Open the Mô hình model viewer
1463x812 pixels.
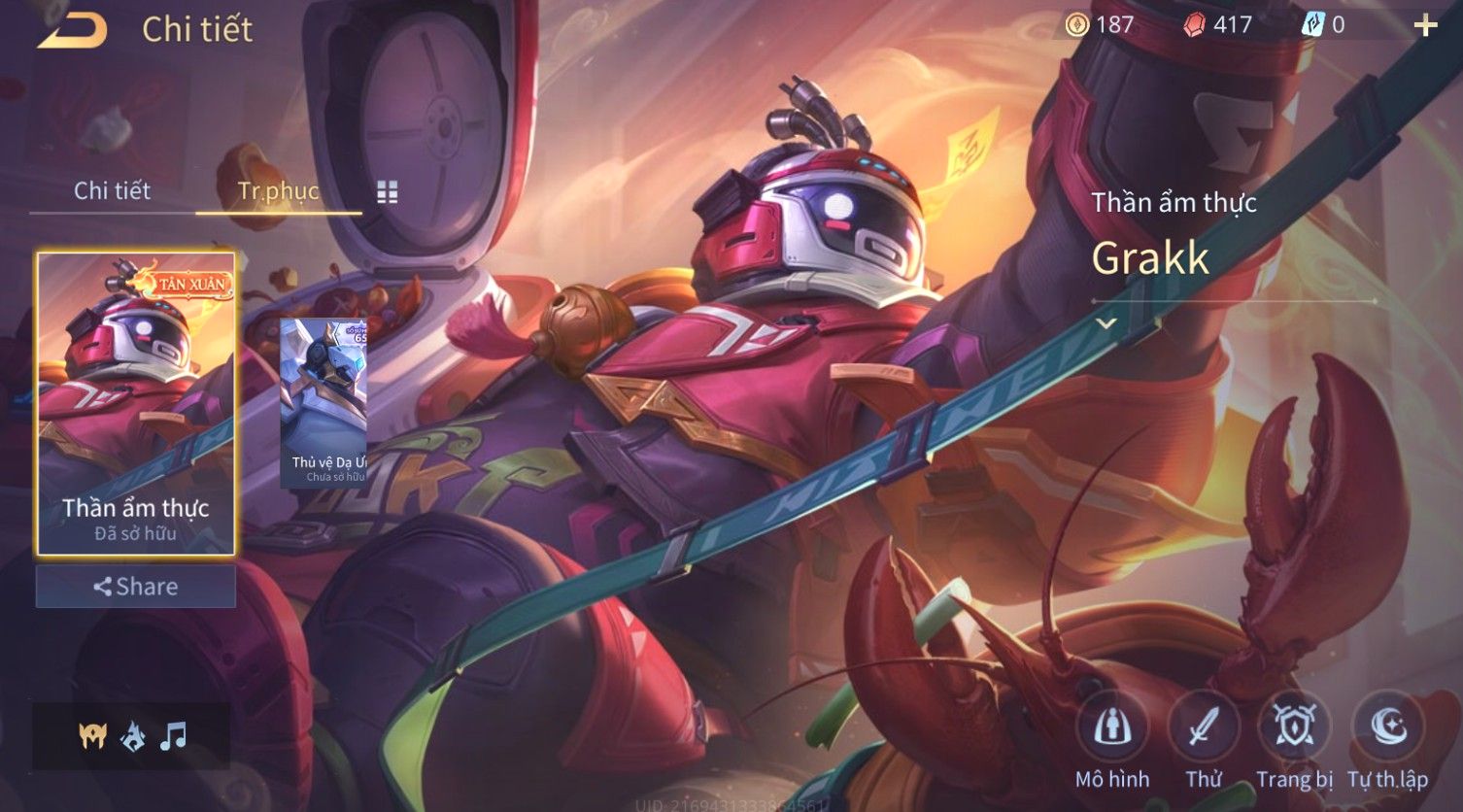pyautogui.click(x=1112, y=740)
